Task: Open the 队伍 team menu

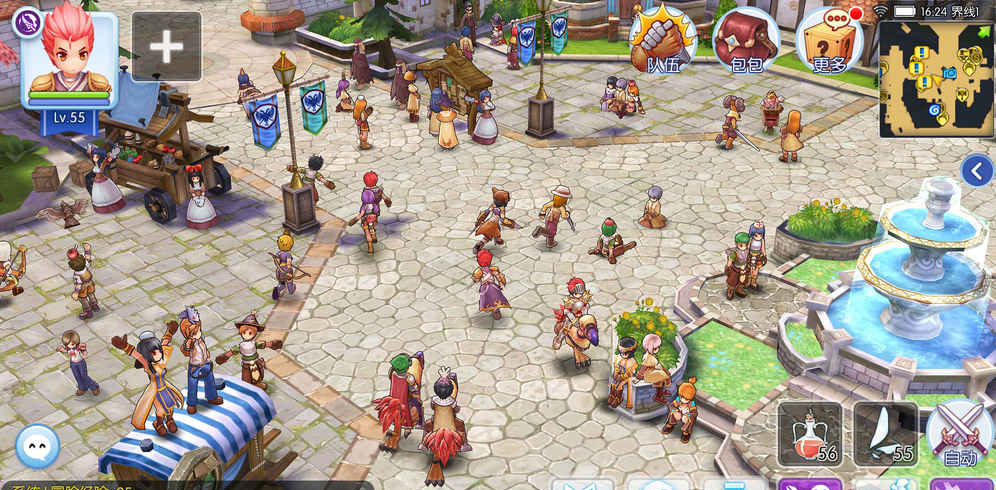Action: pyautogui.click(x=662, y=40)
